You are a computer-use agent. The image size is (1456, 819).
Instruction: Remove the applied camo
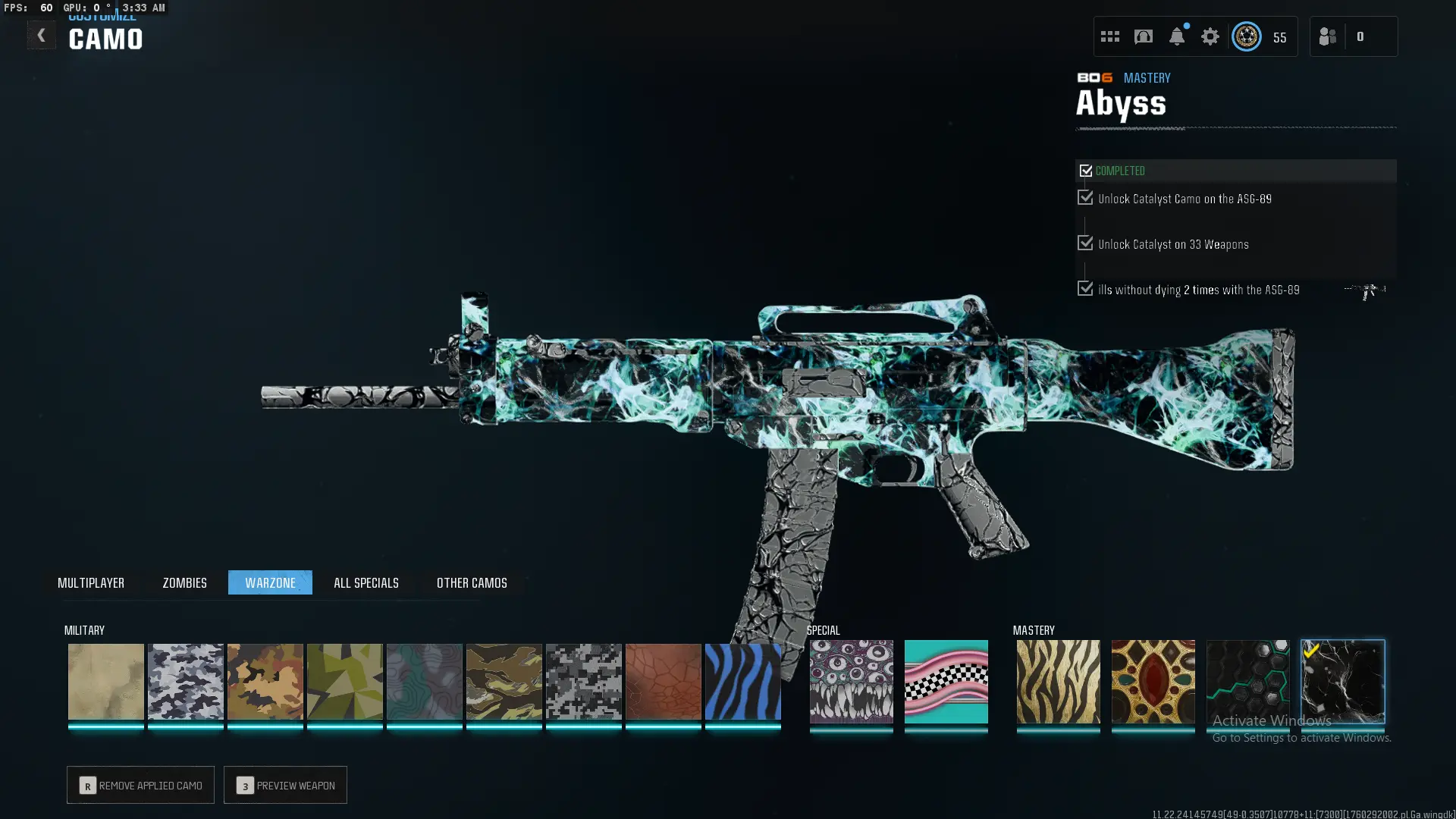[x=140, y=785]
